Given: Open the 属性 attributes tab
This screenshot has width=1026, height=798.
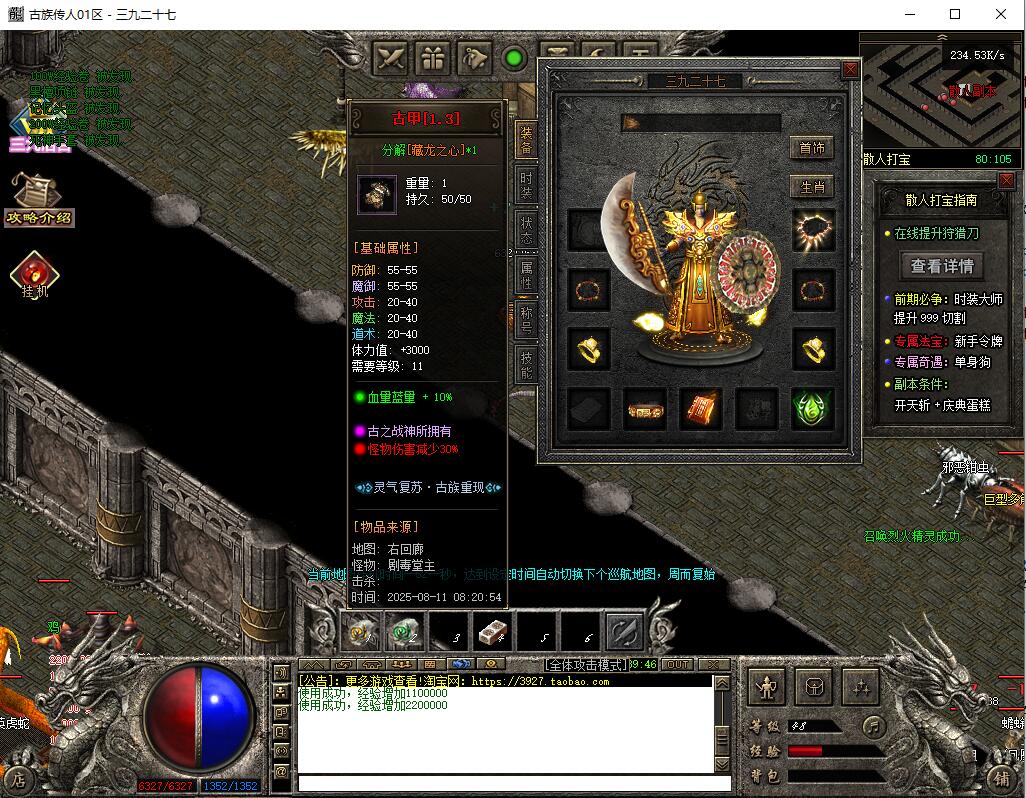Looking at the screenshot, I should pyautogui.click(x=526, y=275).
